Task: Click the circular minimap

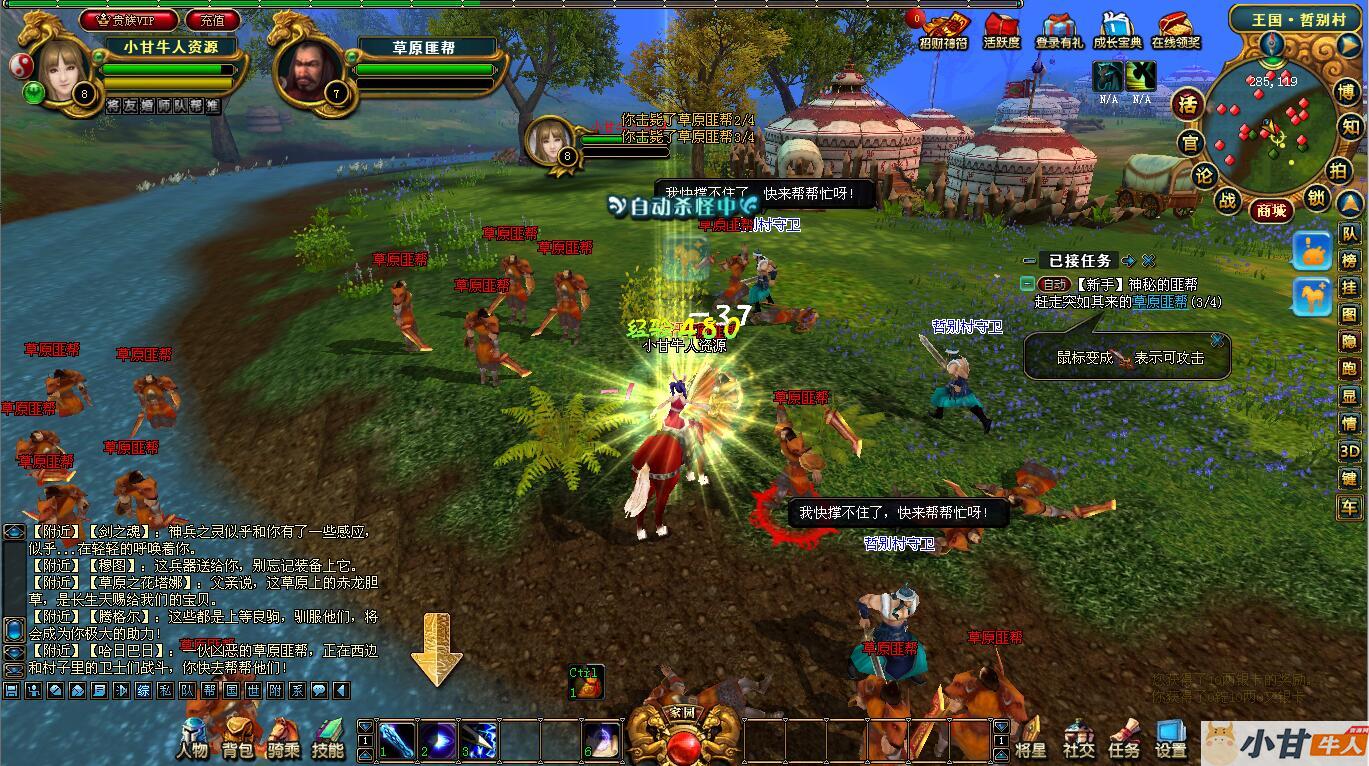Action: click(1268, 127)
